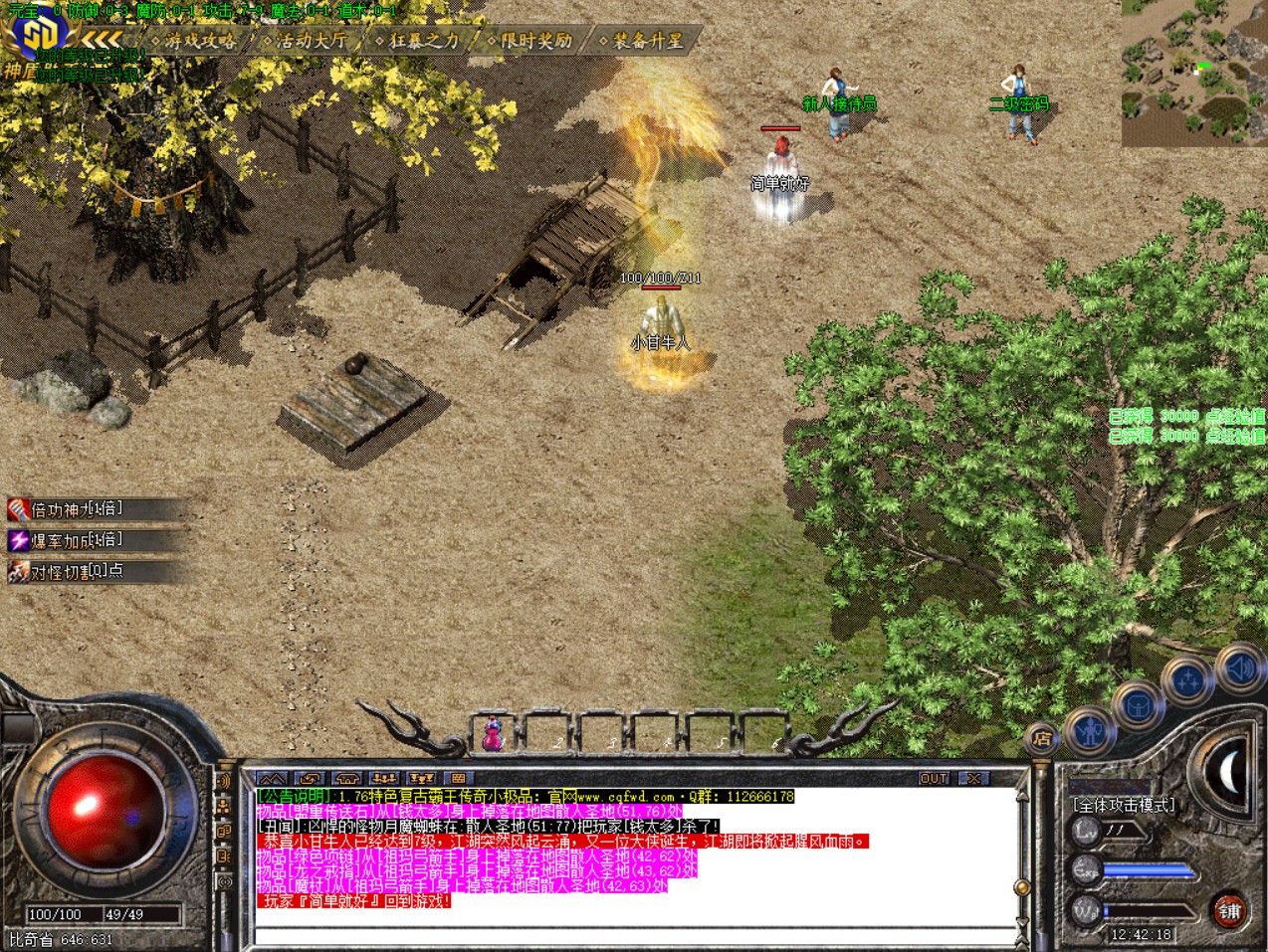The image size is (1268, 952).
Task: Close the chat panel with the X button
Action: tap(973, 778)
